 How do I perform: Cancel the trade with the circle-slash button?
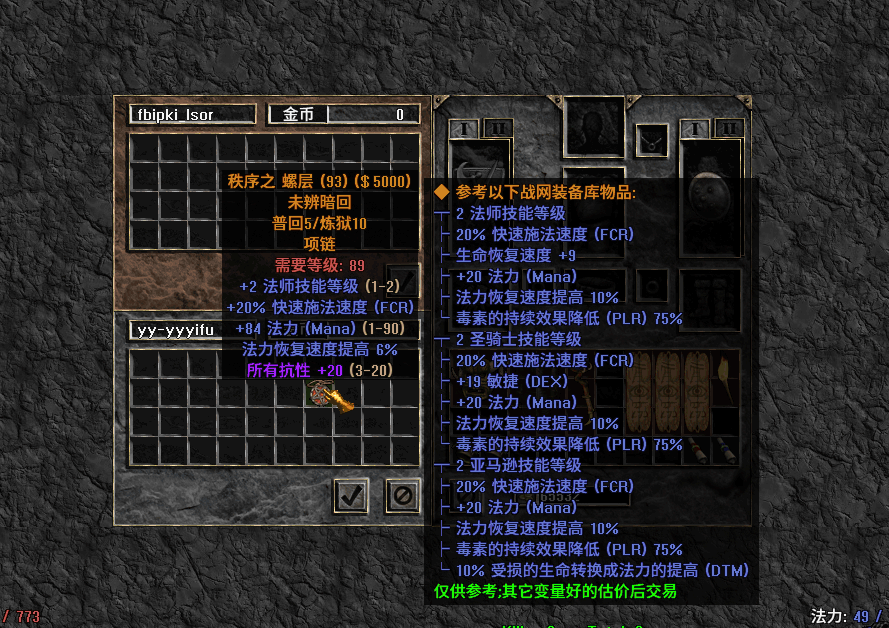[402, 495]
